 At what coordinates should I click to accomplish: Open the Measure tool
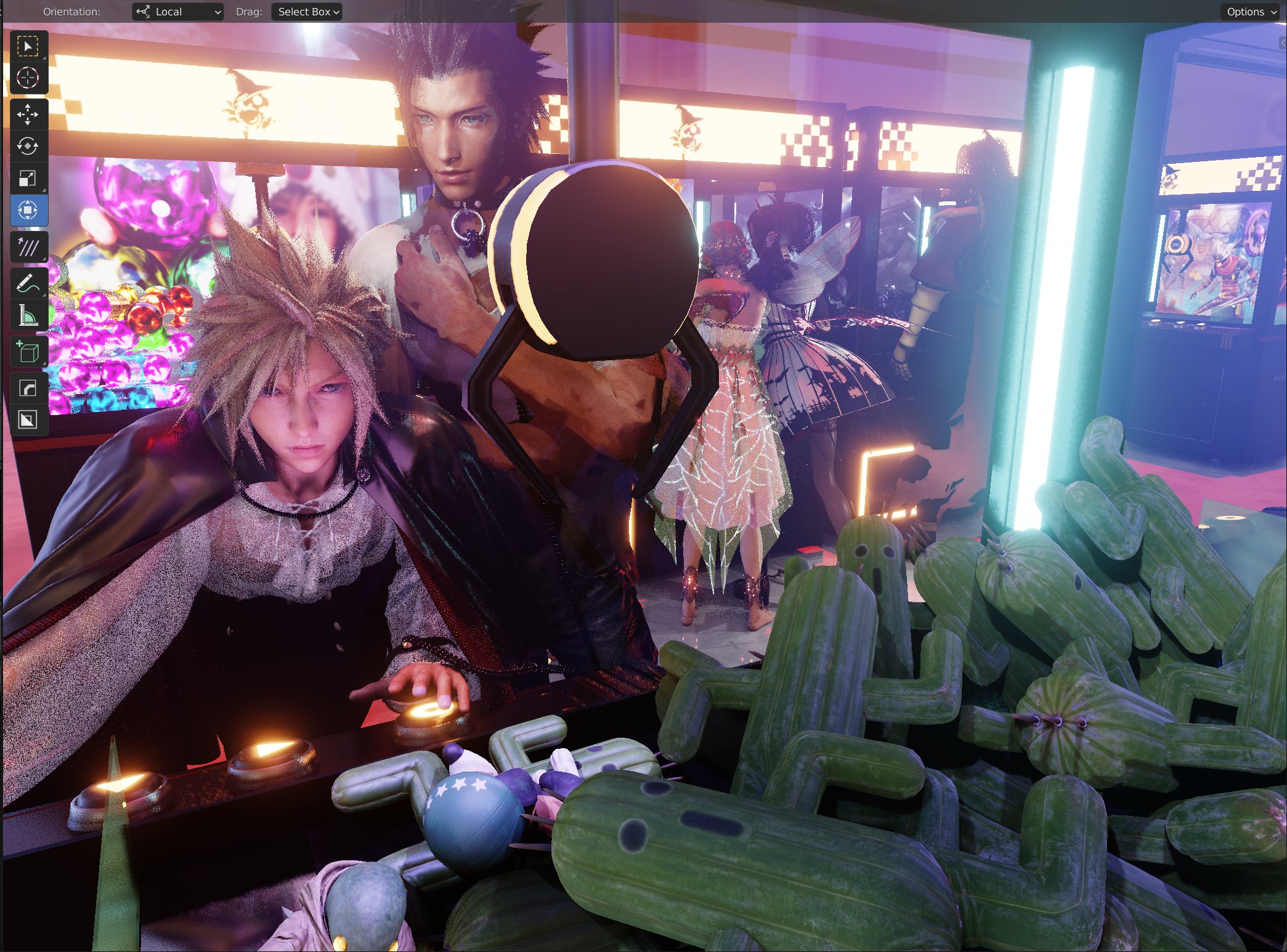[29, 315]
